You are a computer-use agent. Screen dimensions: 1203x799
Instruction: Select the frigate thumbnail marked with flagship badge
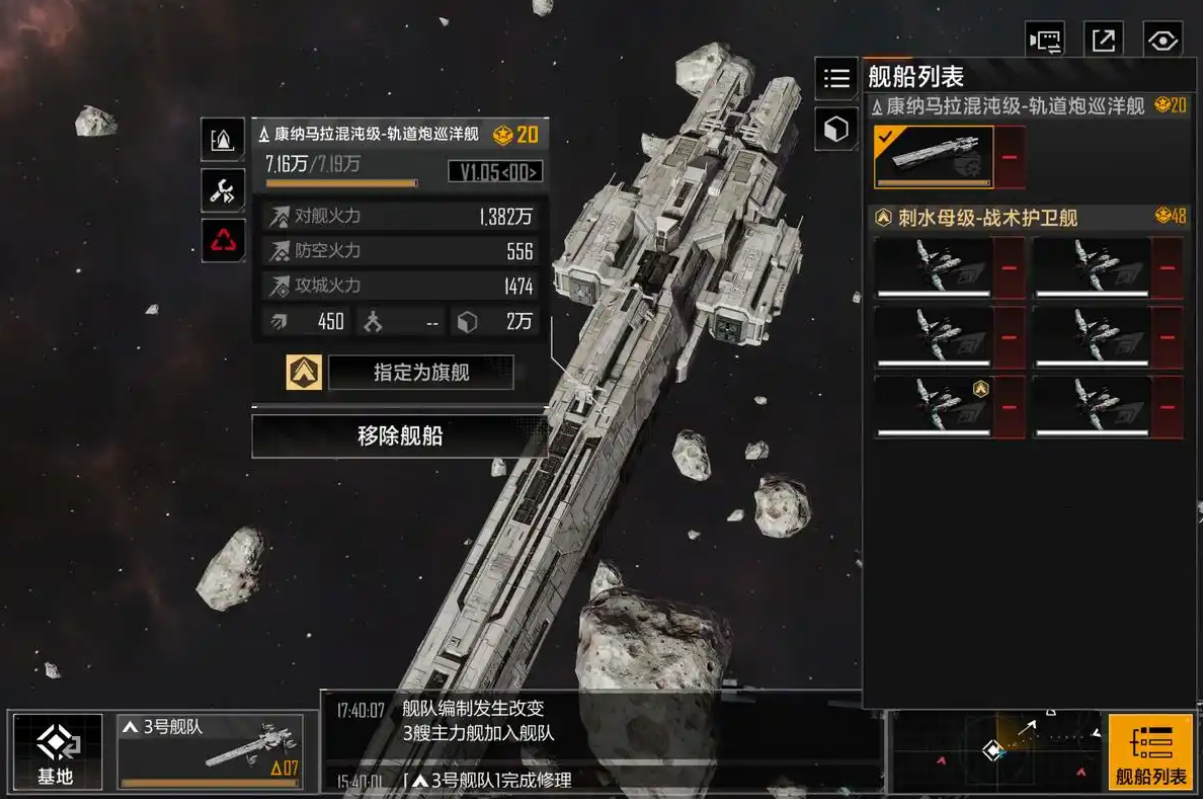[934, 406]
